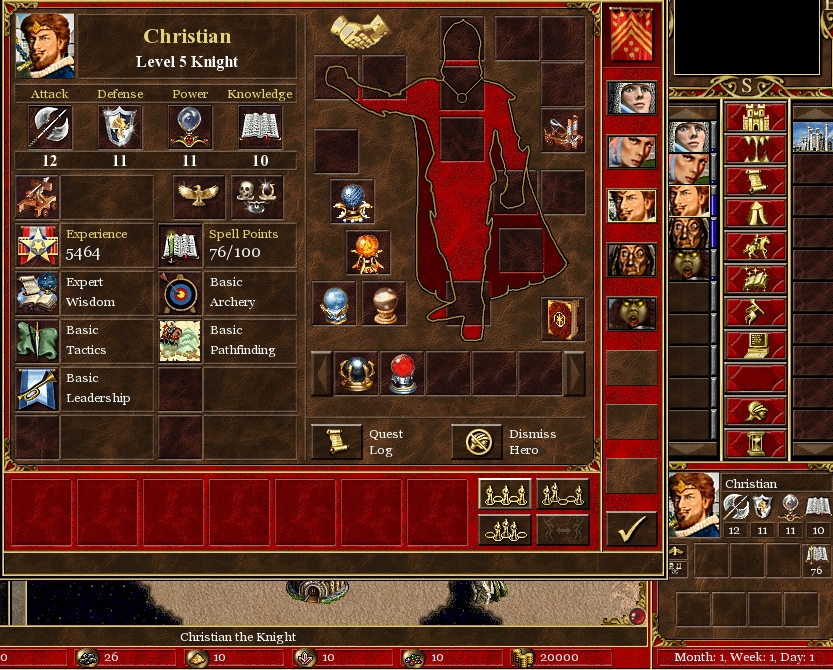Show the Experience details icon
The height and width of the screenshot is (670, 833).
coord(37,244)
